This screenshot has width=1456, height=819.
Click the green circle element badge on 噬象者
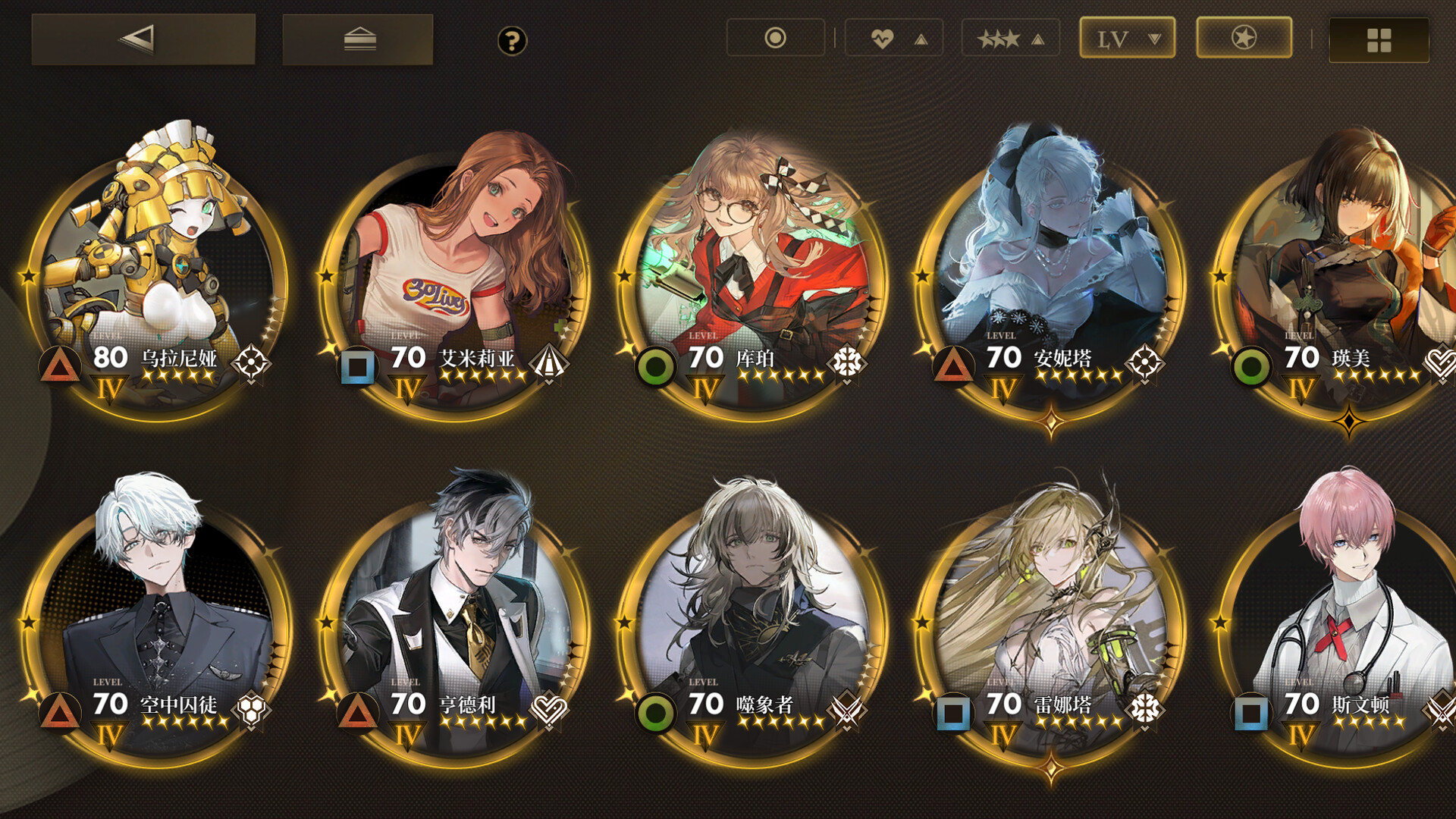click(x=657, y=714)
